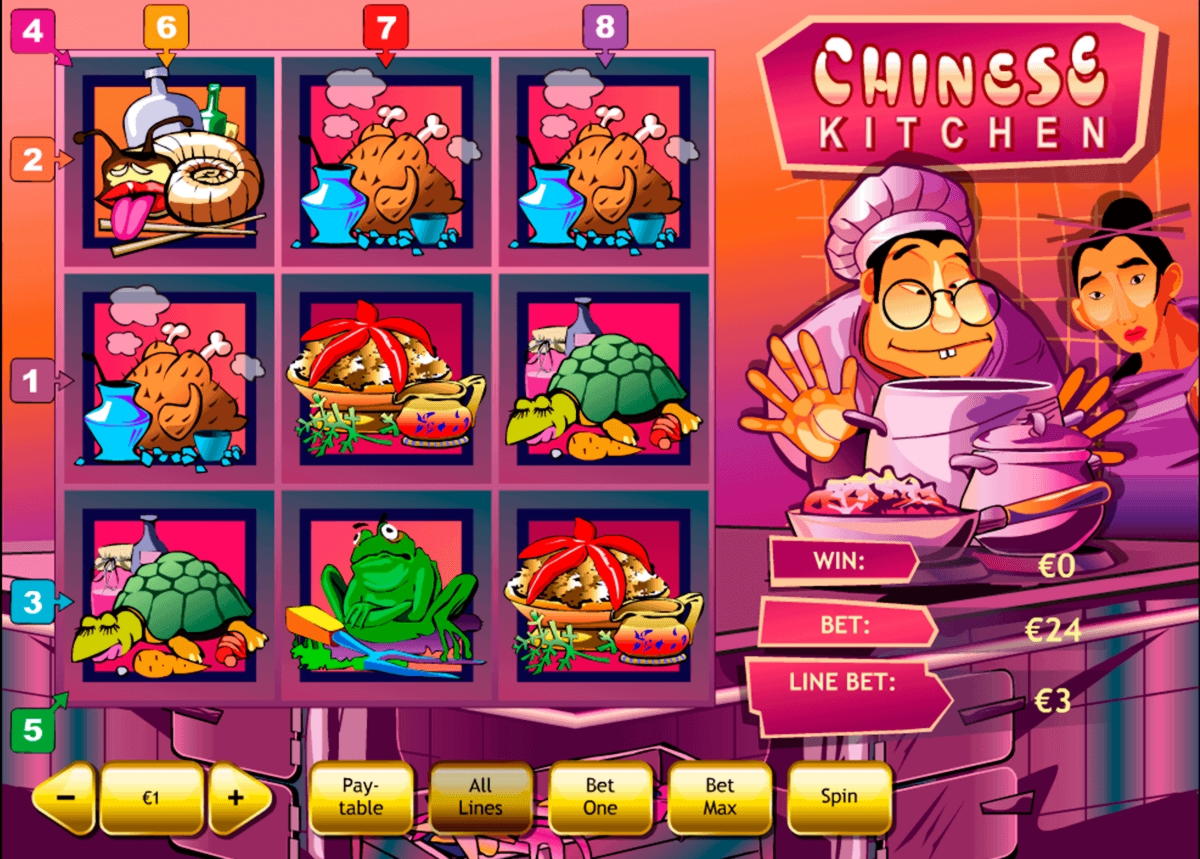The width and height of the screenshot is (1200, 859).
Task: Select payline marker 7
Action: pos(386,25)
